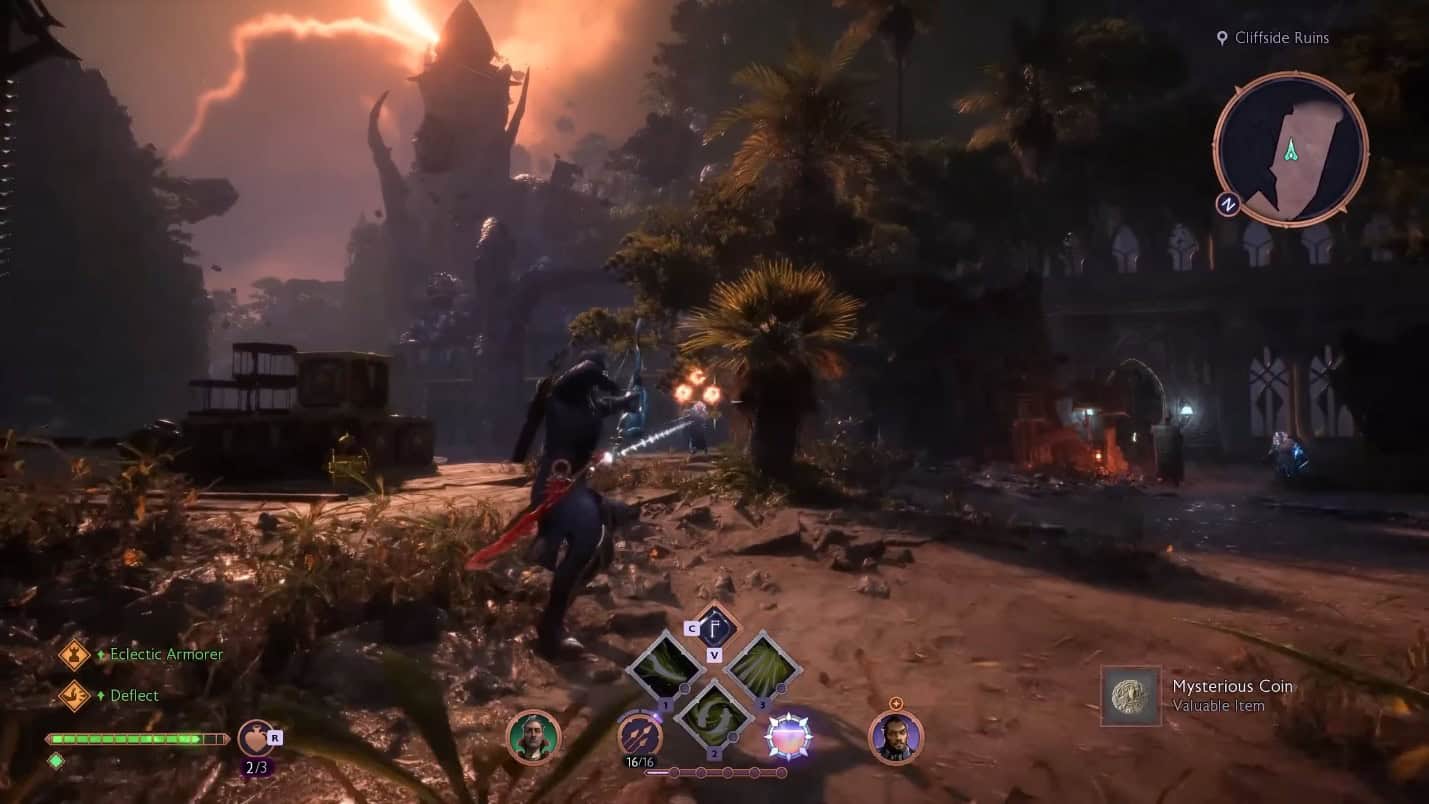Click the Deflect upgrade diamond icon

[x=74, y=695]
